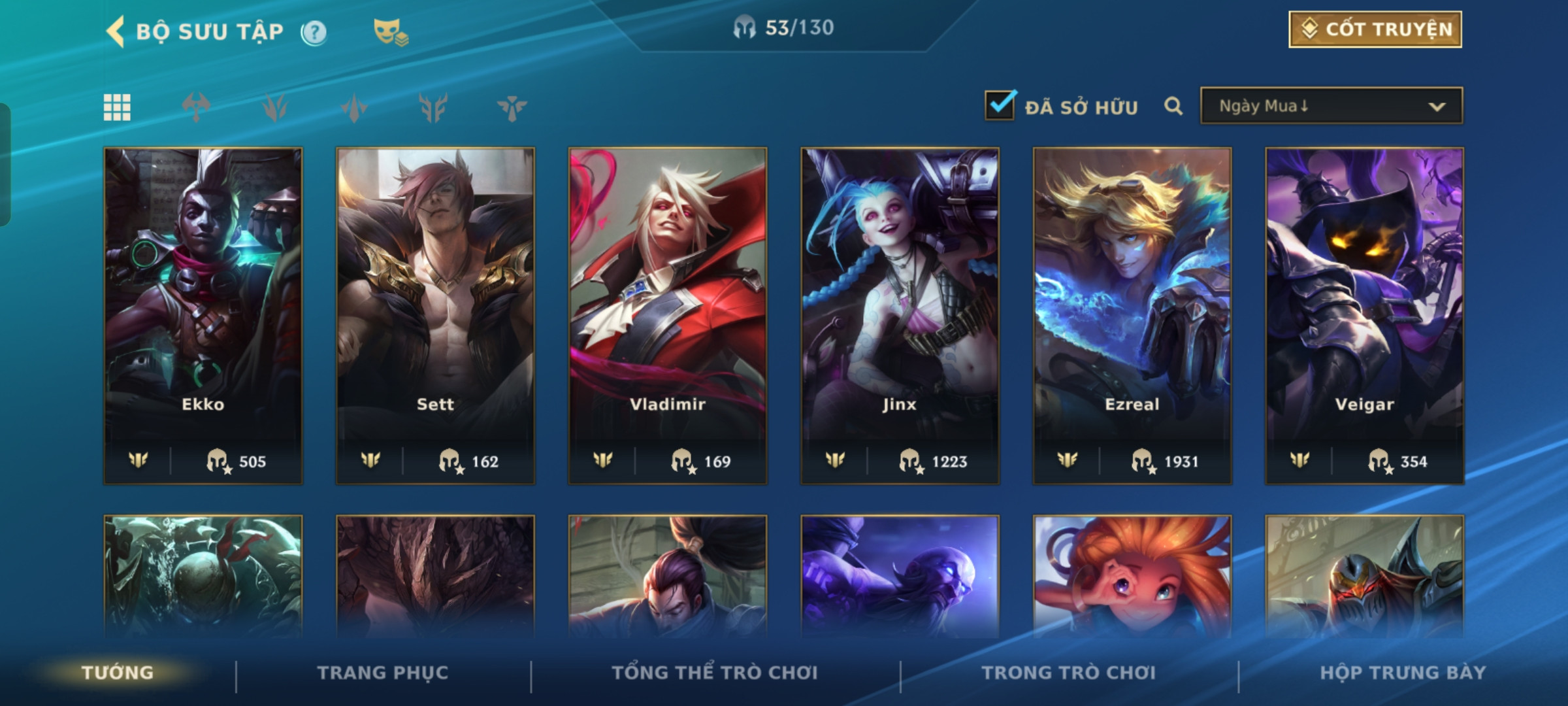Viewport: 1568px width, 706px height.
Task: Select the Ekko champion card
Action: (x=203, y=315)
